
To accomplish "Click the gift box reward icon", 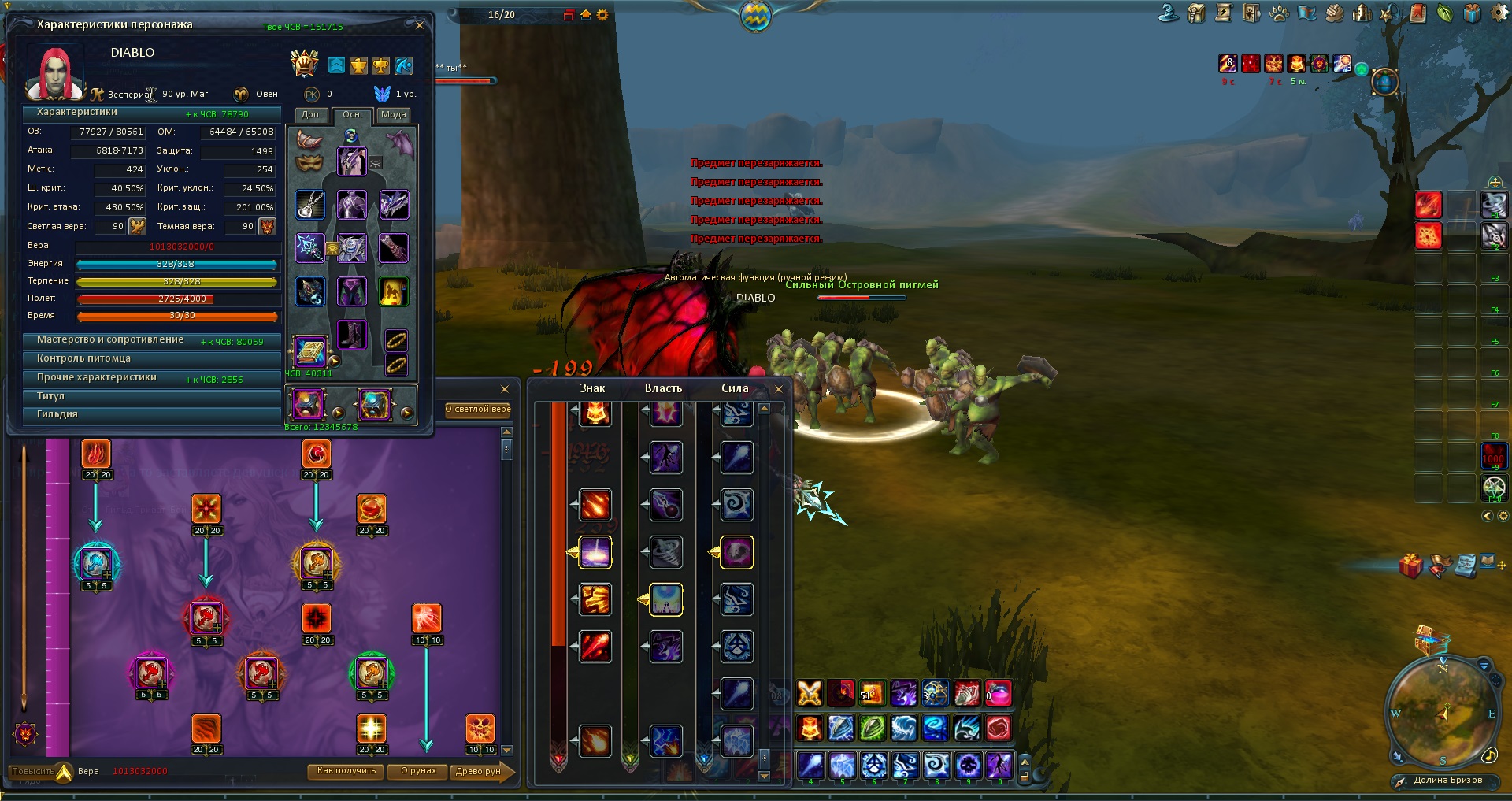I will pos(1410,565).
